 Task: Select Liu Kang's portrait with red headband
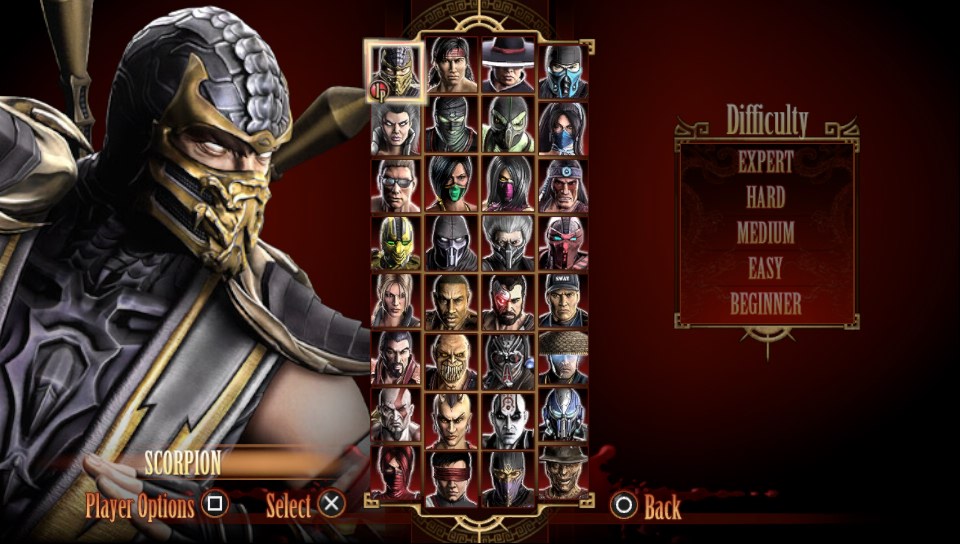452,68
